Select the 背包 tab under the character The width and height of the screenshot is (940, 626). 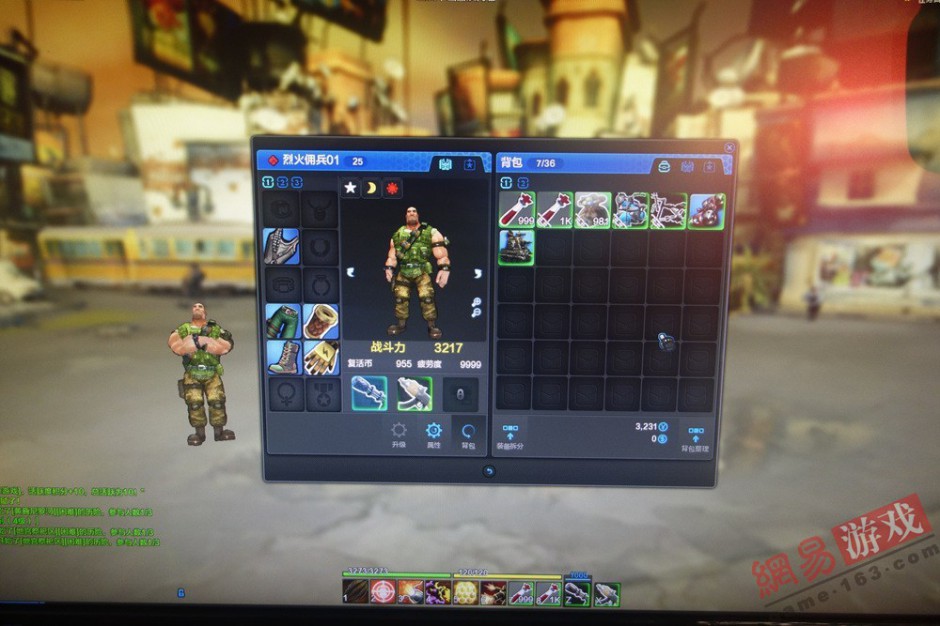pyautogui.click(x=468, y=432)
